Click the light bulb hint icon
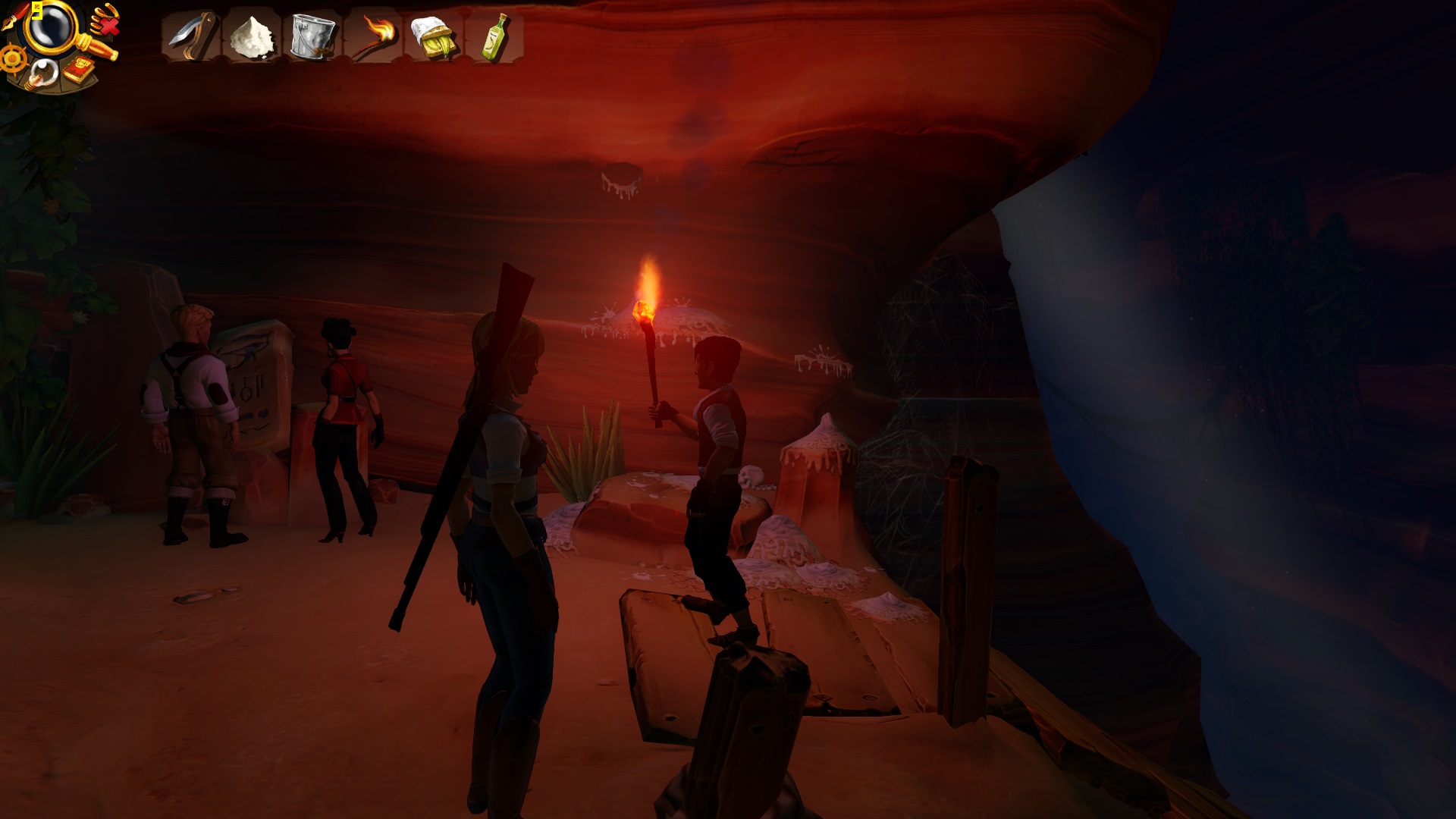This screenshot has width=1456, height=819. coord(42,74)
